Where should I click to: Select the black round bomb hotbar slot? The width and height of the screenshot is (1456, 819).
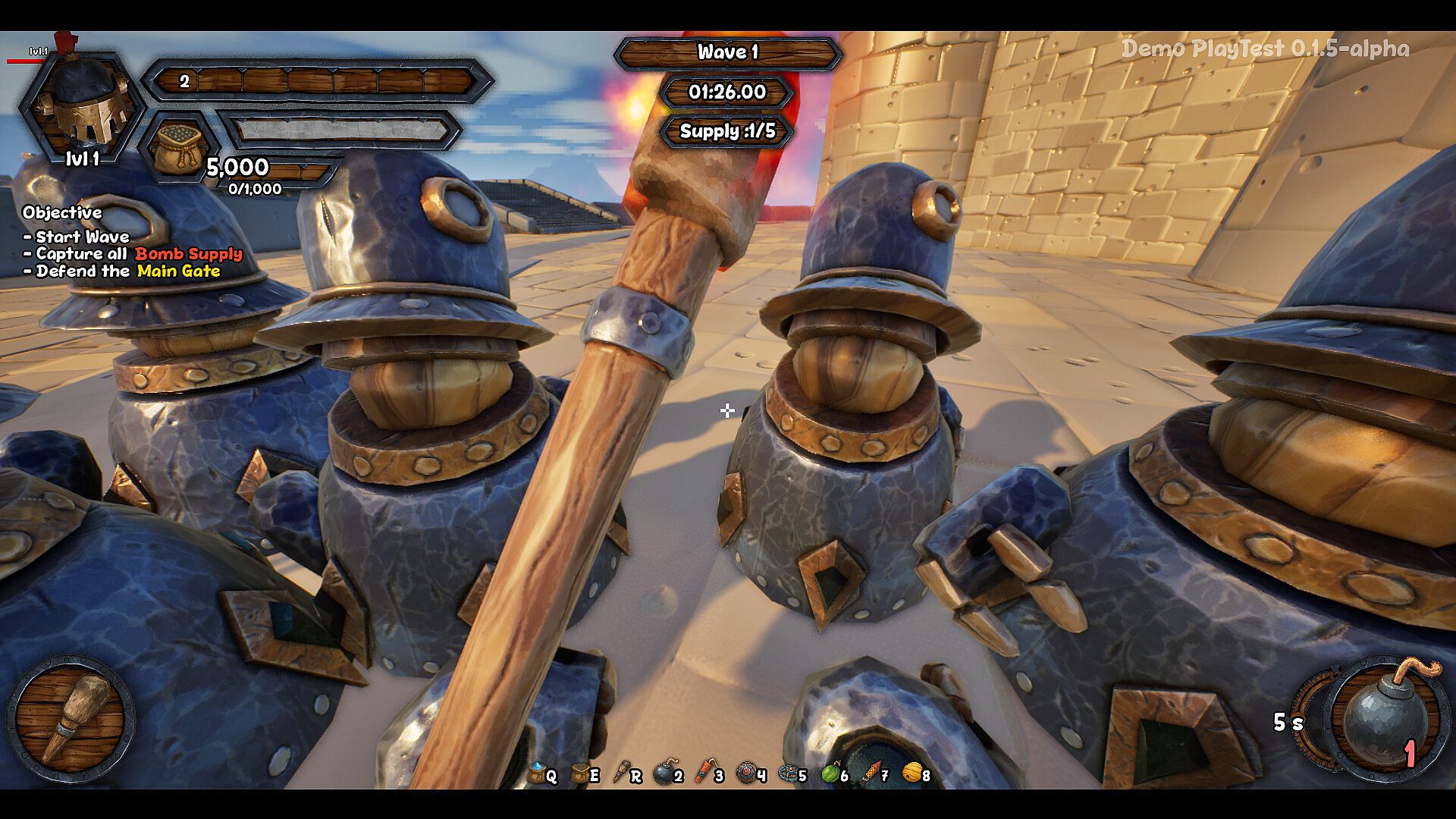[664, 773]
